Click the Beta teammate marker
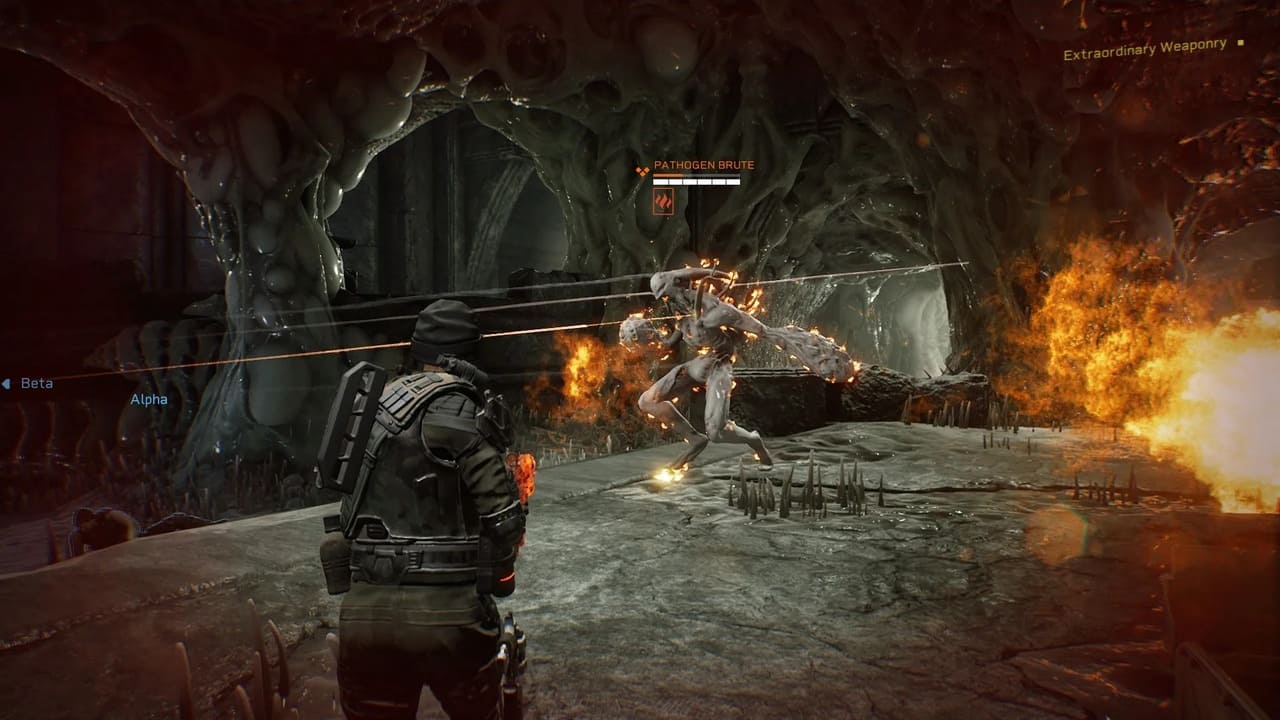Viewport: 1280px width, 720px height. pos(36,383)
